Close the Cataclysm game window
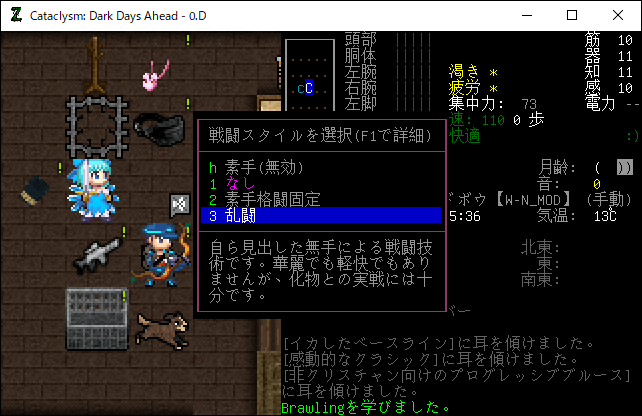Viewport: 642px width, 416px height. point(619,15)
